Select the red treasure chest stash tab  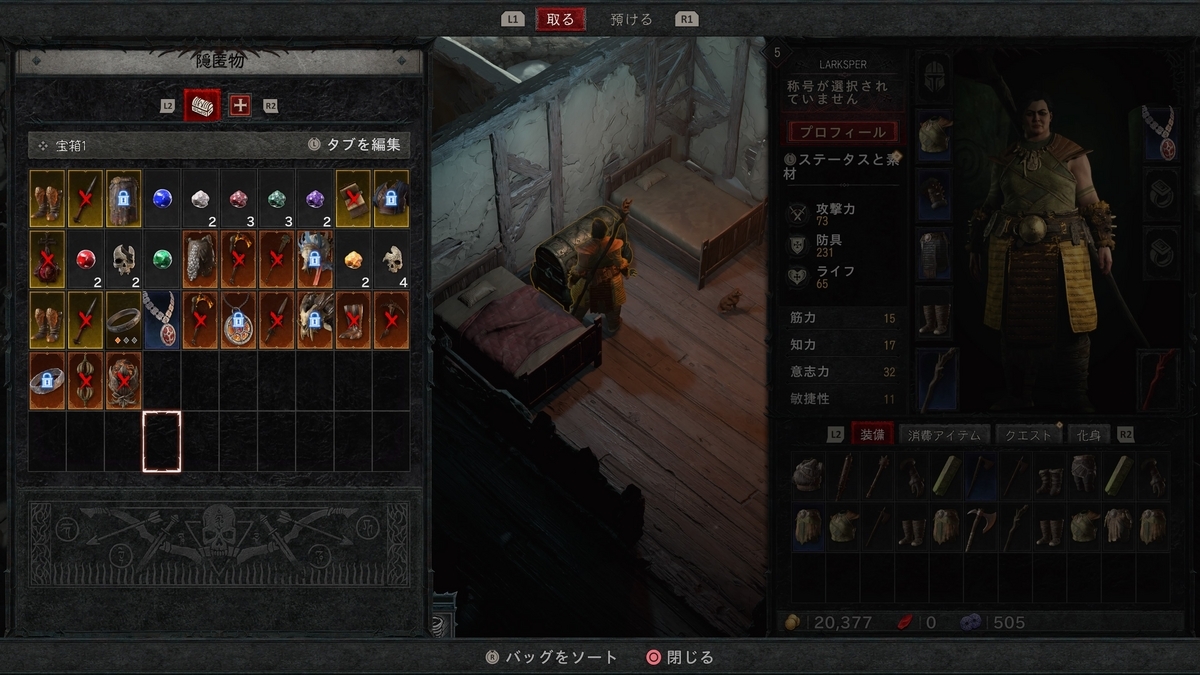[202, 105]
